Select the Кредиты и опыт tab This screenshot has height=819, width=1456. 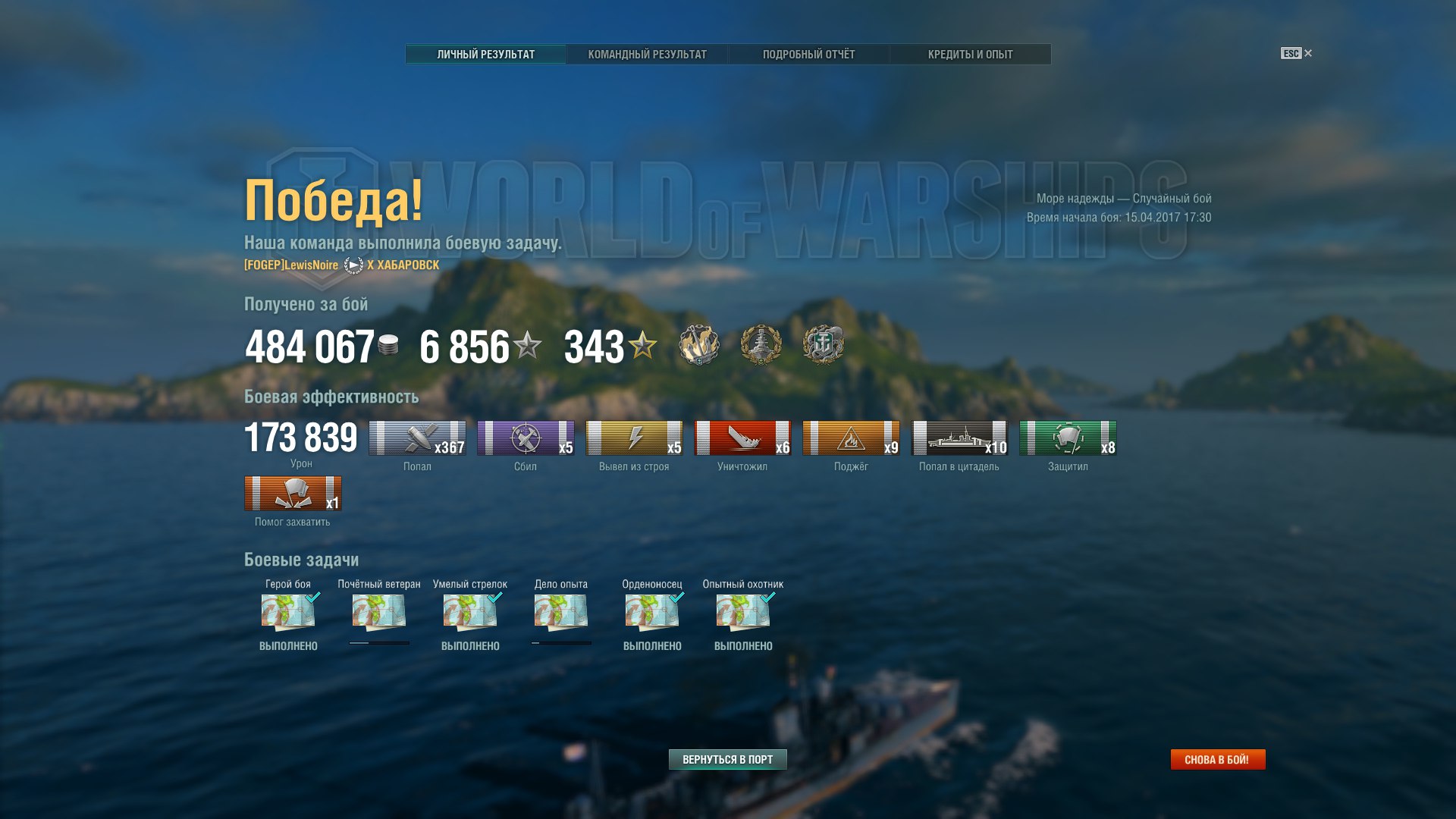(x=970, y=55)
